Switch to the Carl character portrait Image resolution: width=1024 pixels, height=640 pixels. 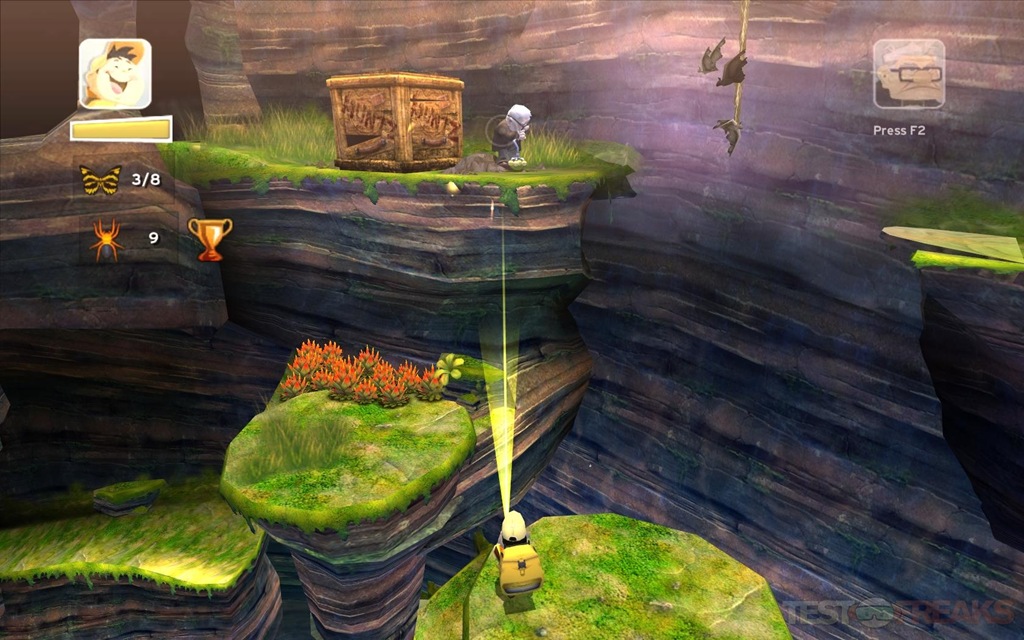pos(908,74)
